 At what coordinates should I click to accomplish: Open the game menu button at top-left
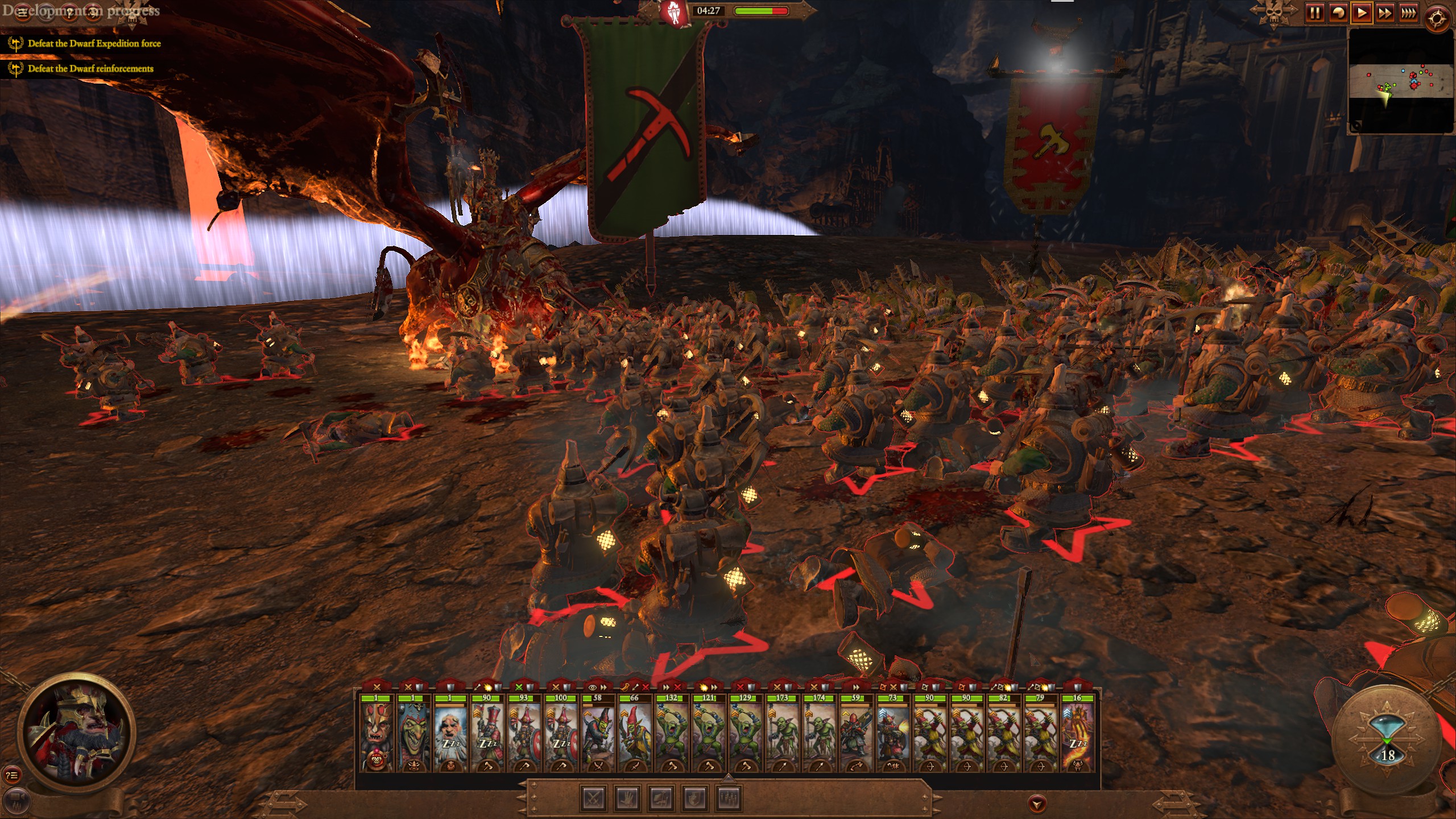tap(23, 13)
